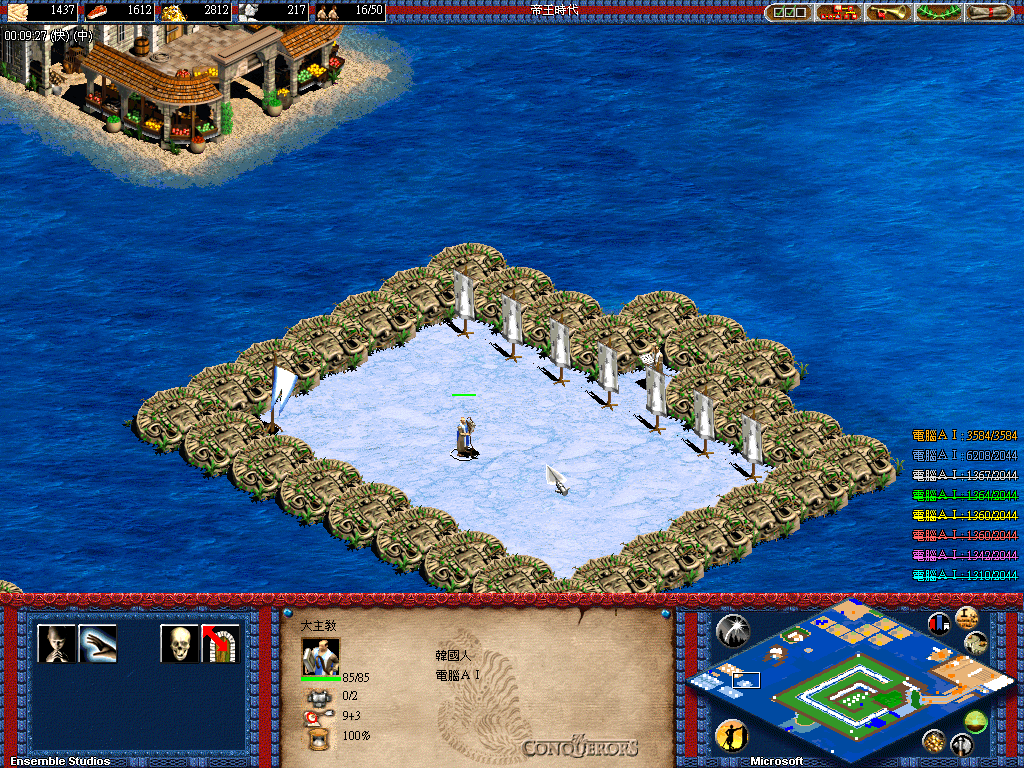Screen dimensions: 1024x768
Task: Click the door with red arrow command
Action: [x=221, y=643]
